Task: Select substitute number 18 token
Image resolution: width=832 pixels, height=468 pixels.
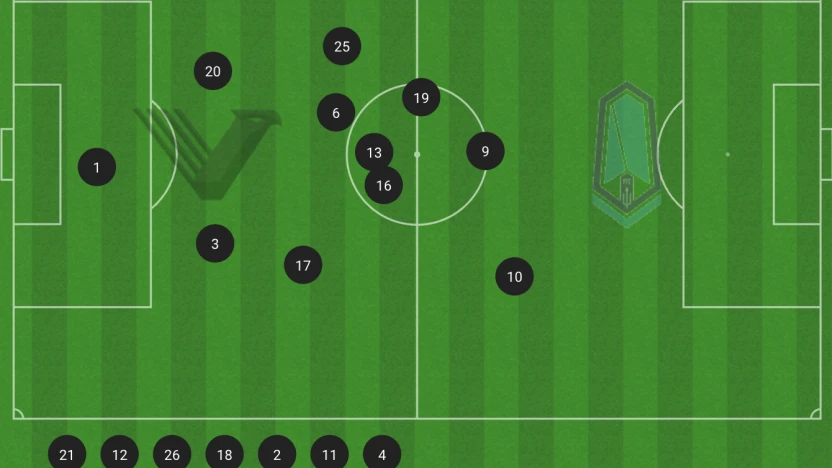Action: click(x=225, y=454)
